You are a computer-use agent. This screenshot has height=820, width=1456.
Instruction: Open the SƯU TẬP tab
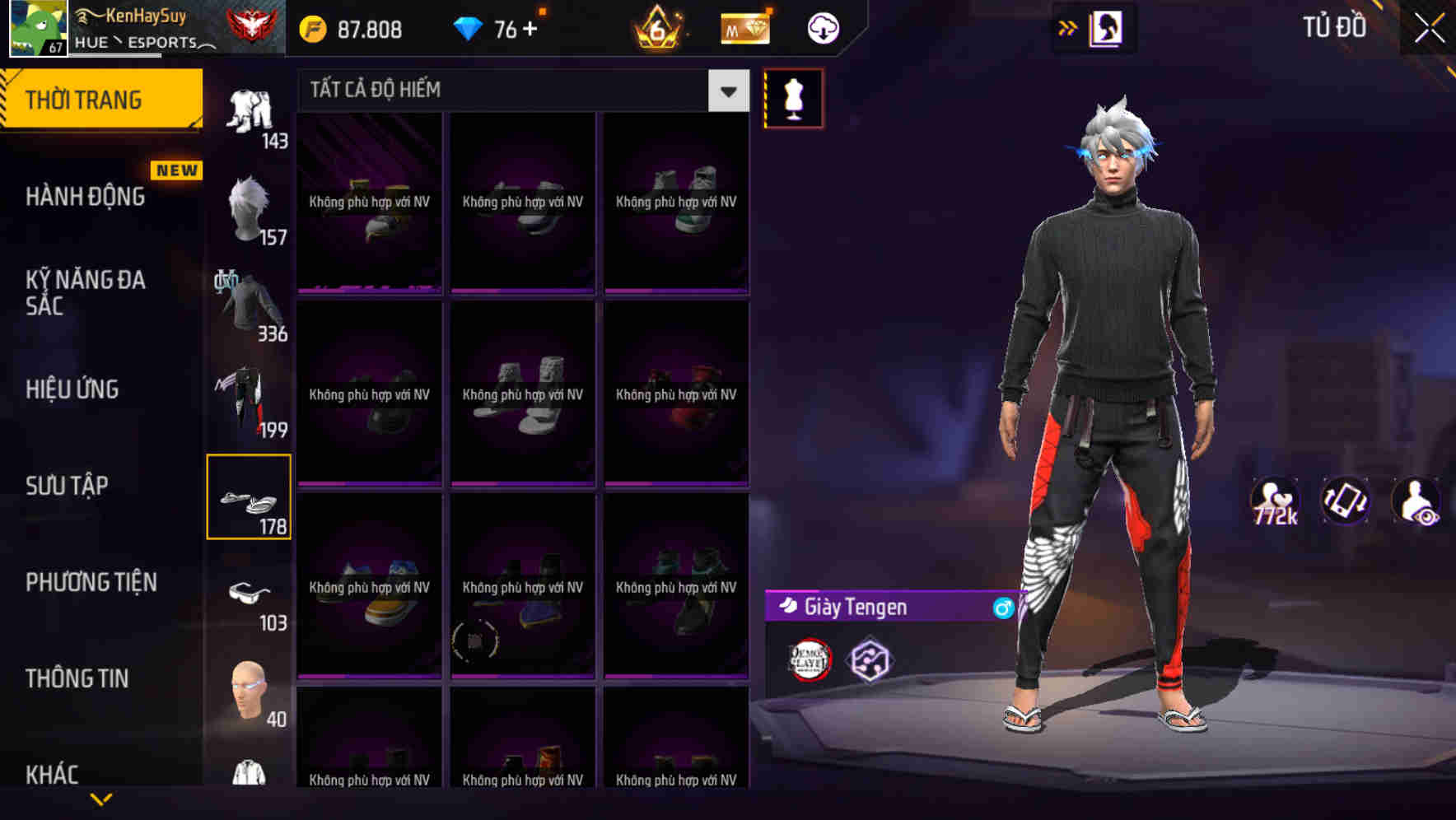pos(69,486)
